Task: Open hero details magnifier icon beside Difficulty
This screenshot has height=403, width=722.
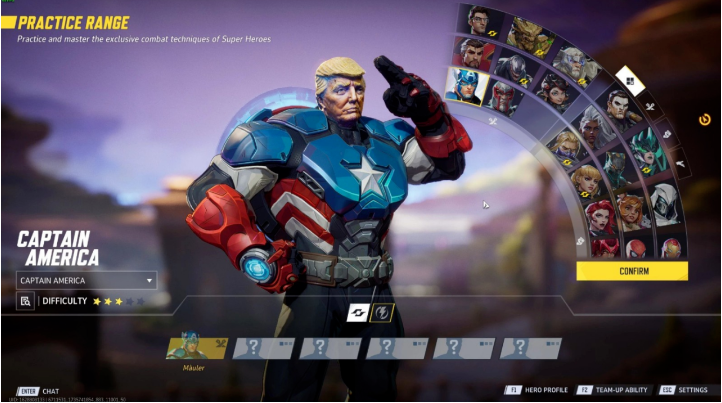Action: coord(26,301)
